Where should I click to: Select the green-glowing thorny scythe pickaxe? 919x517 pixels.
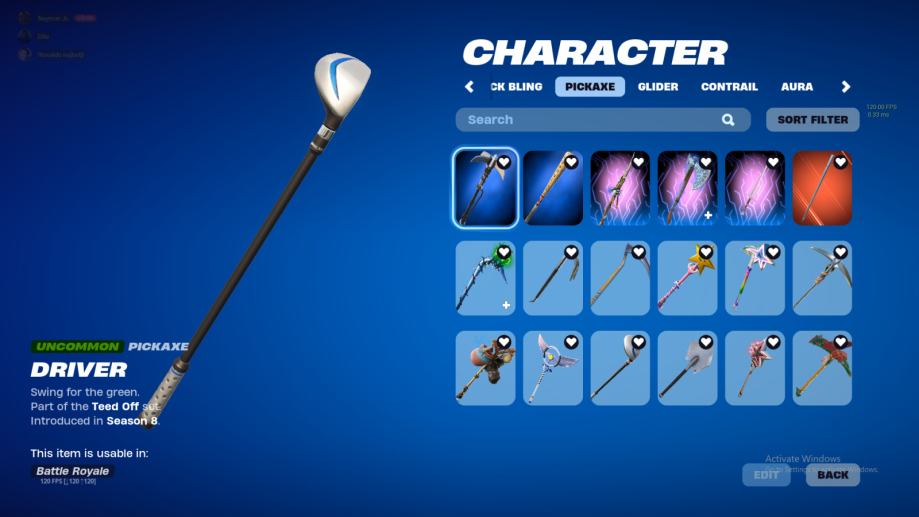point(485,278)
